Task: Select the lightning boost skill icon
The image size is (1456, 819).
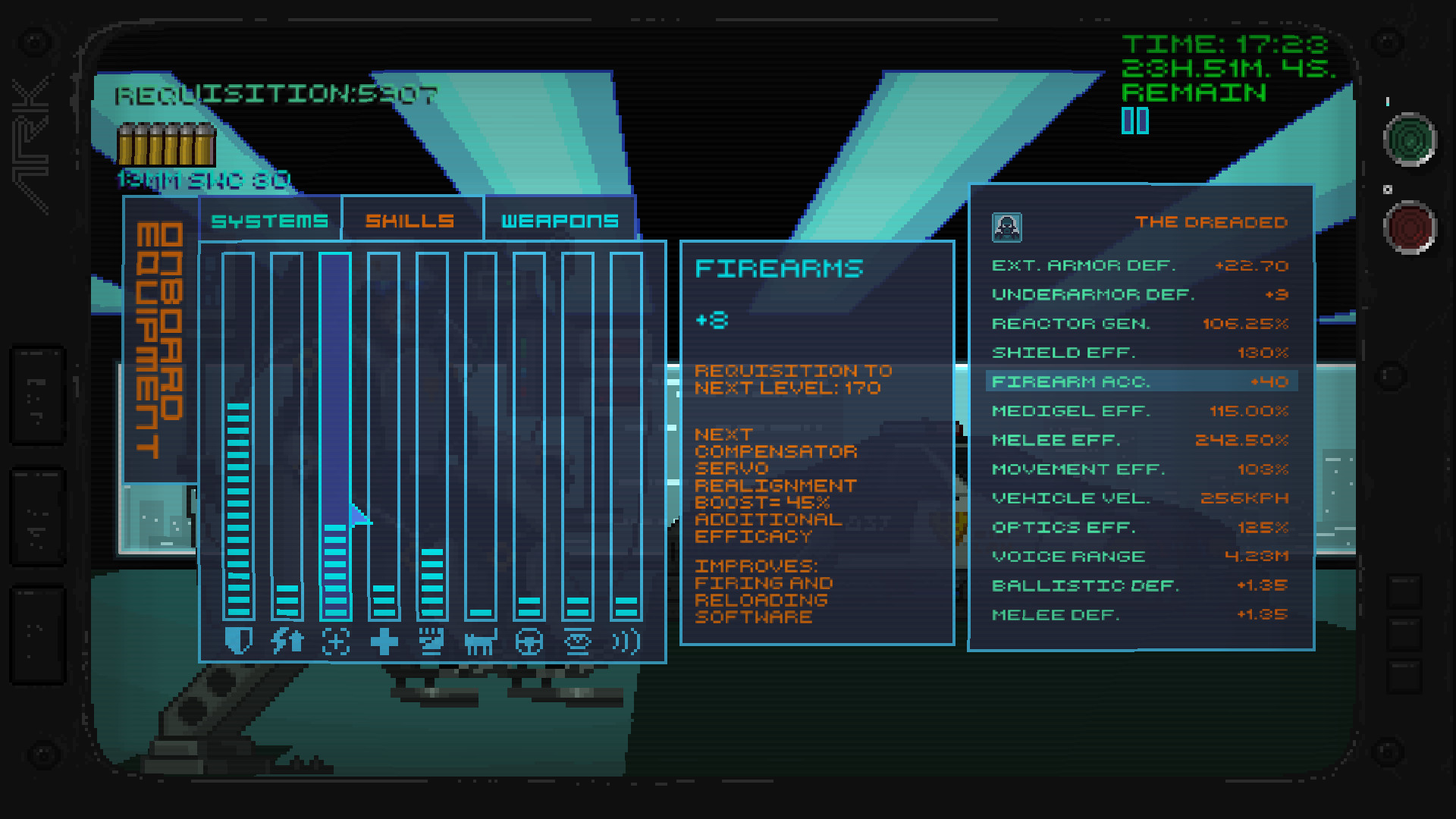Action: [286, 641]
